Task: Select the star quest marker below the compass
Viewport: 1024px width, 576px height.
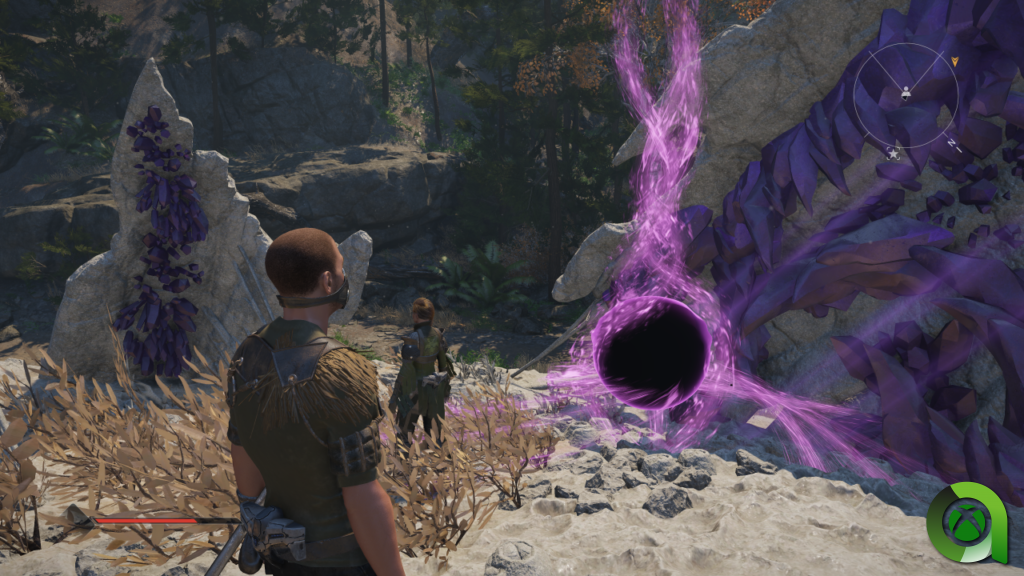Action: 893,153
